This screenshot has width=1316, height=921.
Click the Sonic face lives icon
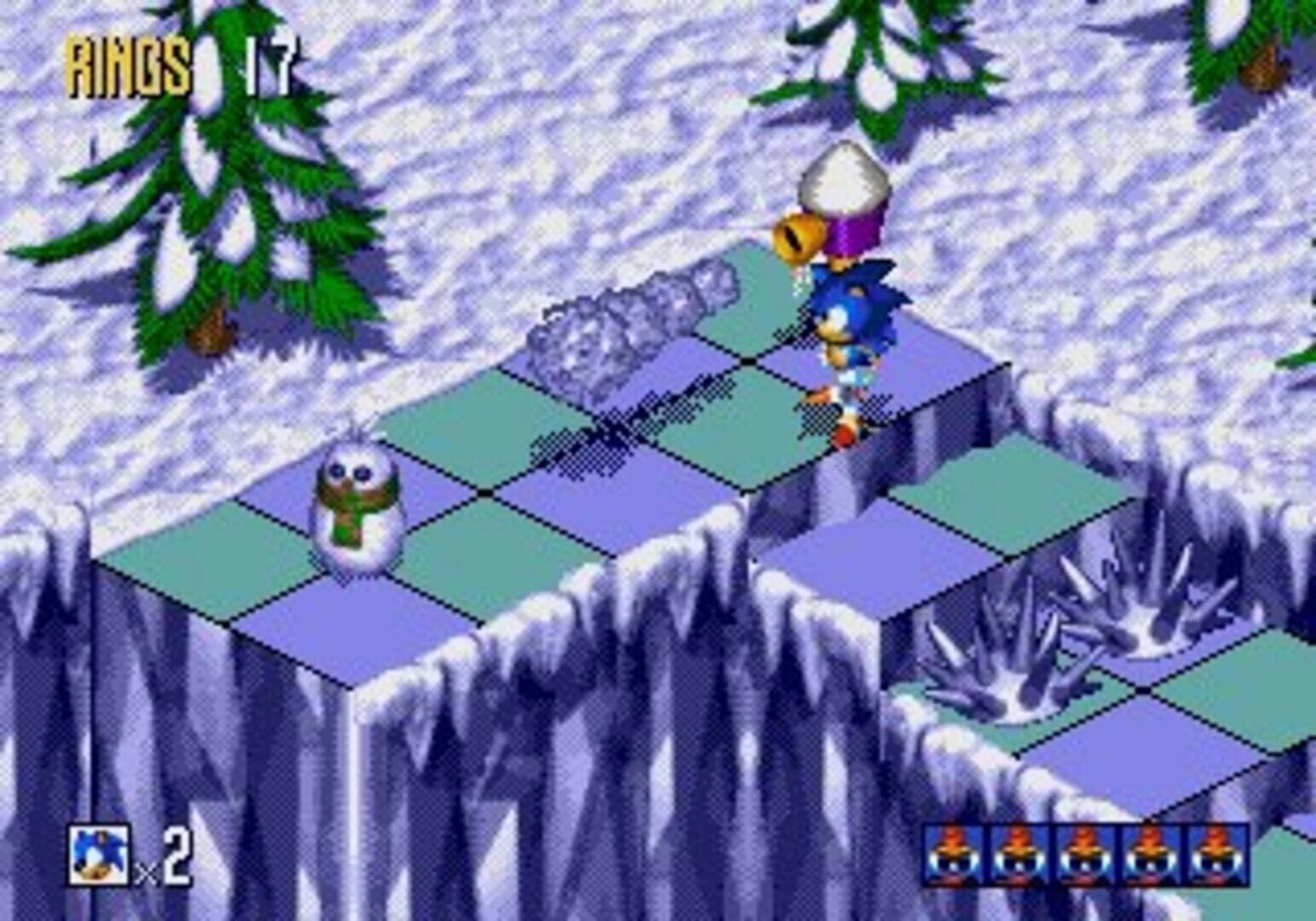(x=100, y=854)
